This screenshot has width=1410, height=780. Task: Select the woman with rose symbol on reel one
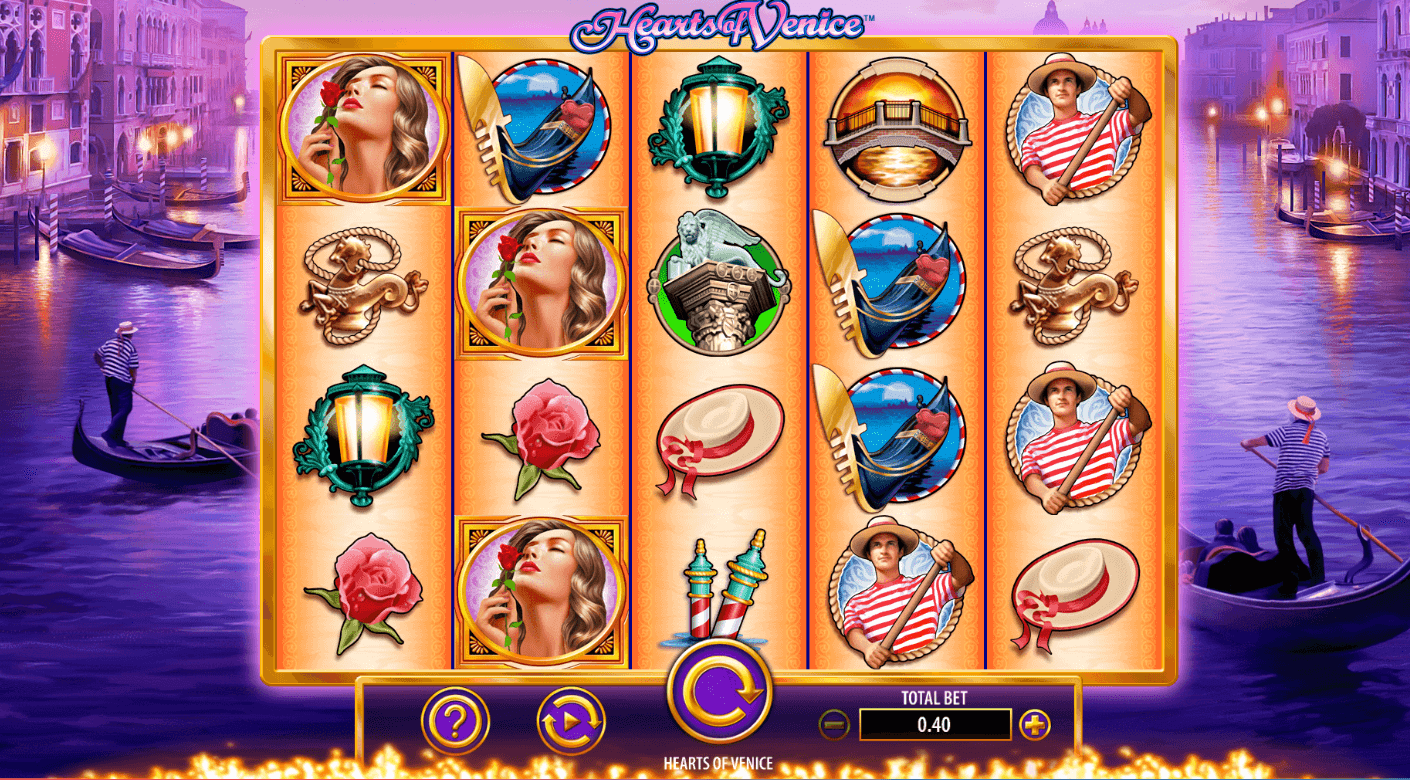362,128
